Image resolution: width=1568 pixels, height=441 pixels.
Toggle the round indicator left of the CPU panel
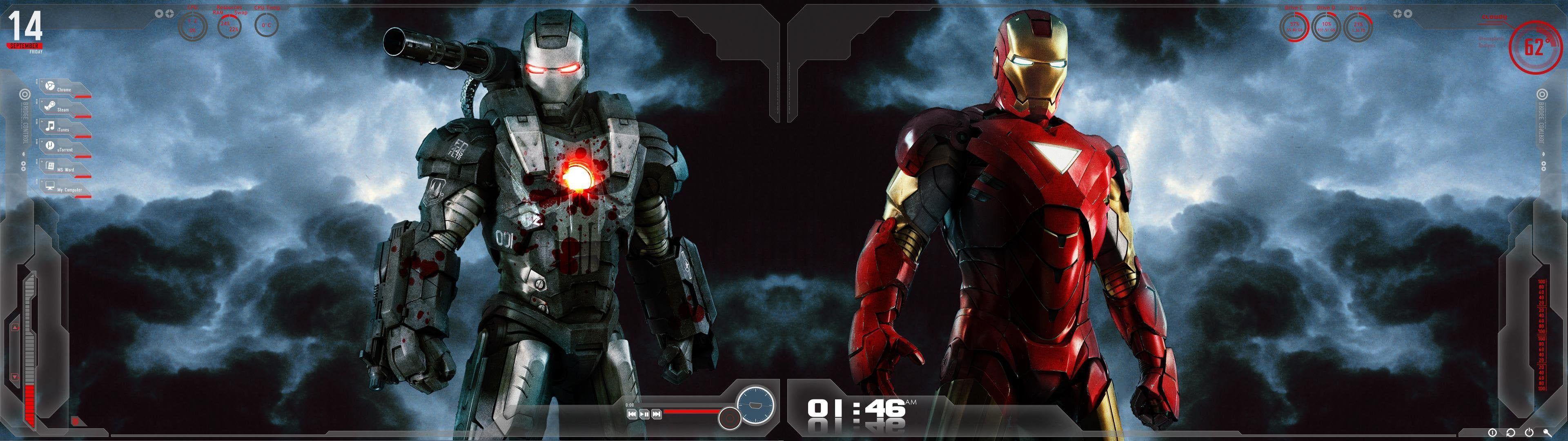(x=159, y=13)
